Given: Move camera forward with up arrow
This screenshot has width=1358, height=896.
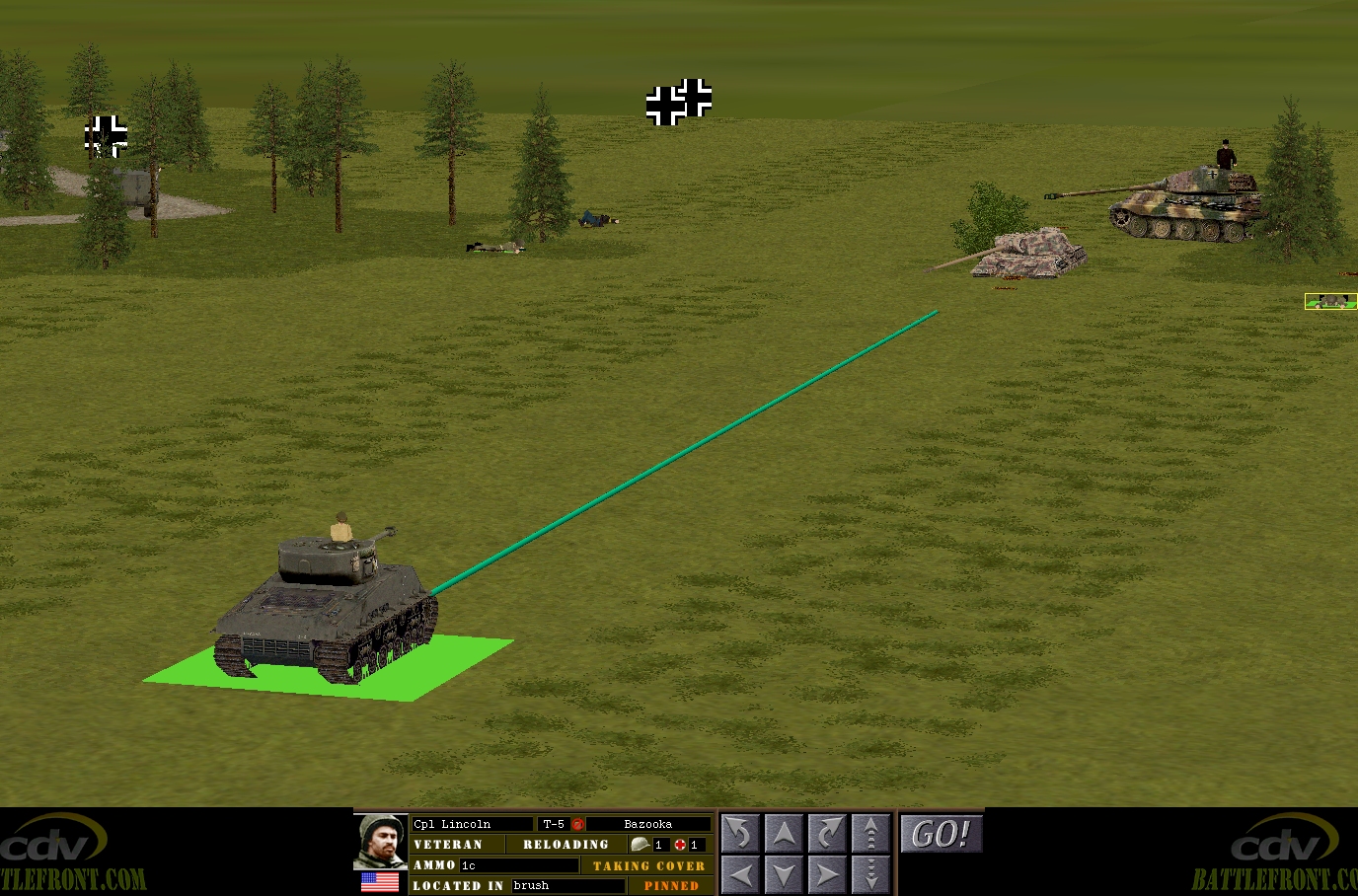Looking at the screenshot, I should [784, 834].
